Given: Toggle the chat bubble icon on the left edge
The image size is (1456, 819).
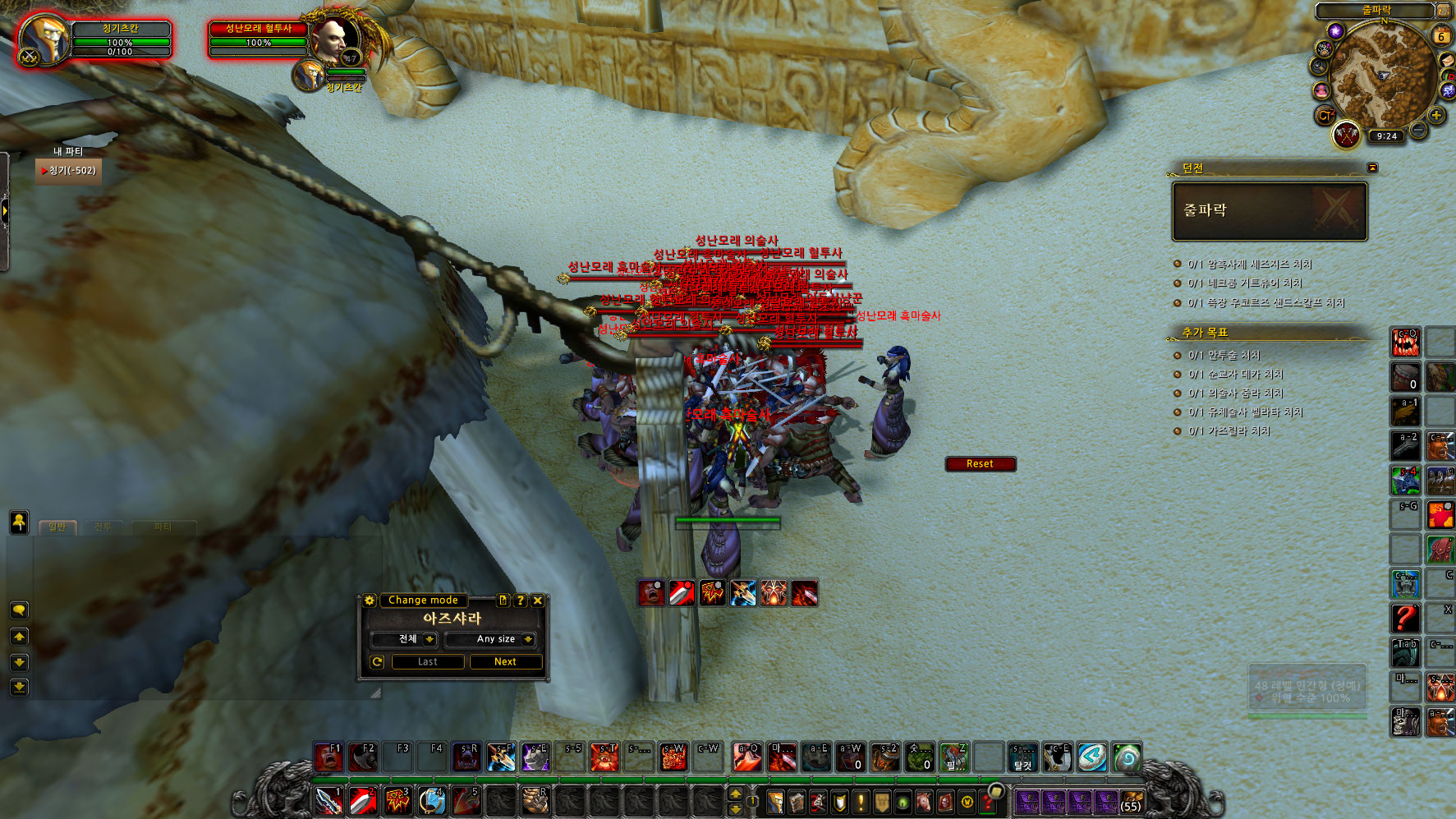Looking at the screenshot, I should click(x=17, y=610).
